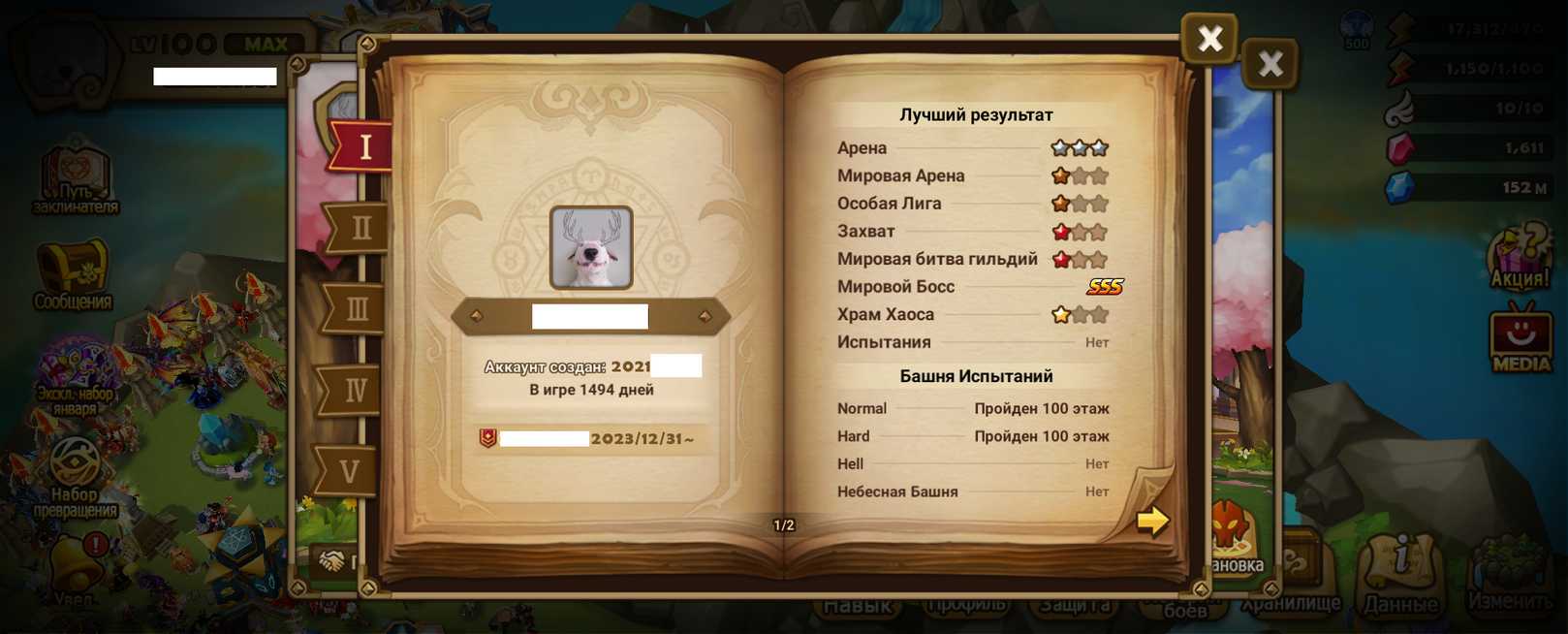The image size is (1568, 634).
Task: Open the MEDIA icon
Action: (x=1521, y=338)
